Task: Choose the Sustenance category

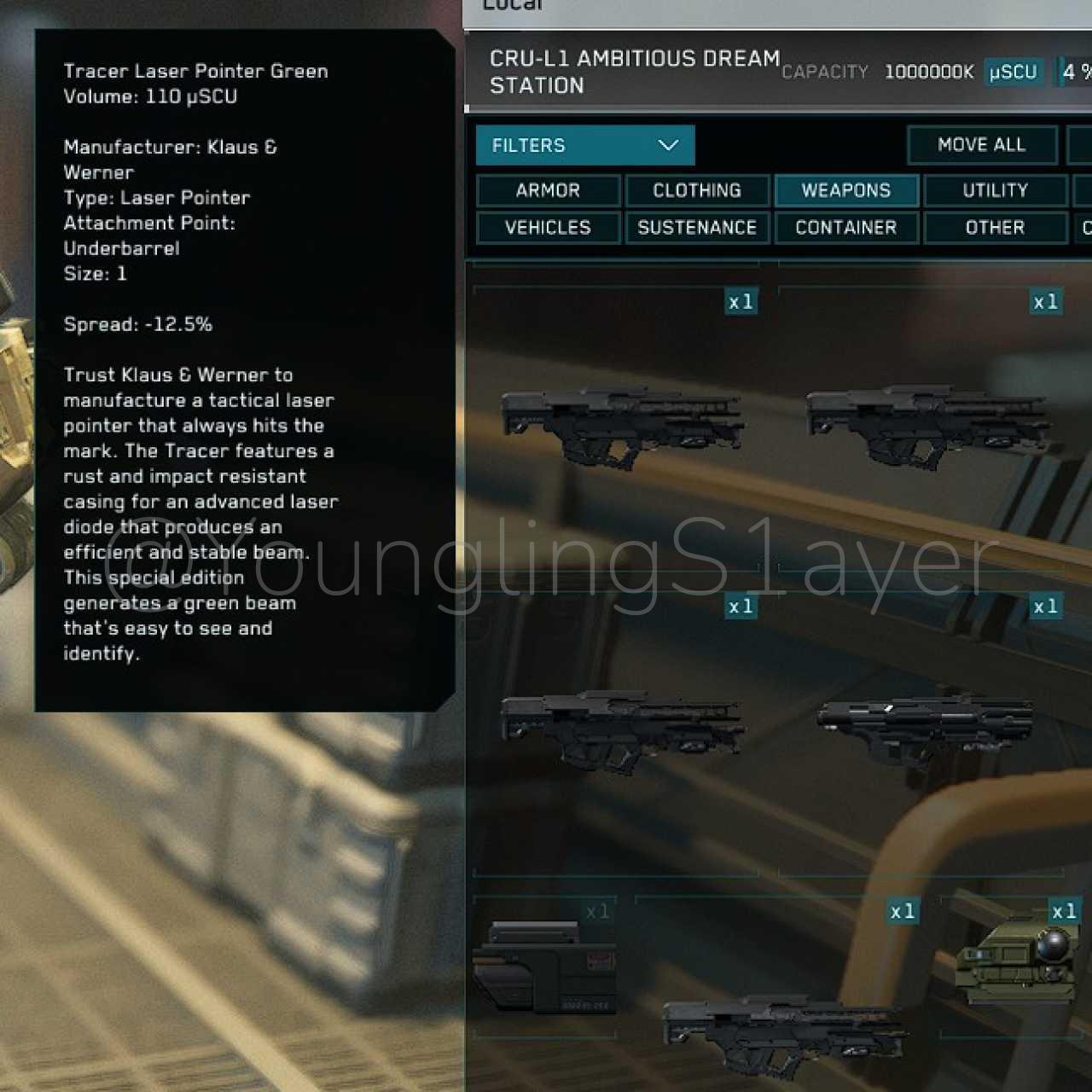Action: tap(697, 228)
